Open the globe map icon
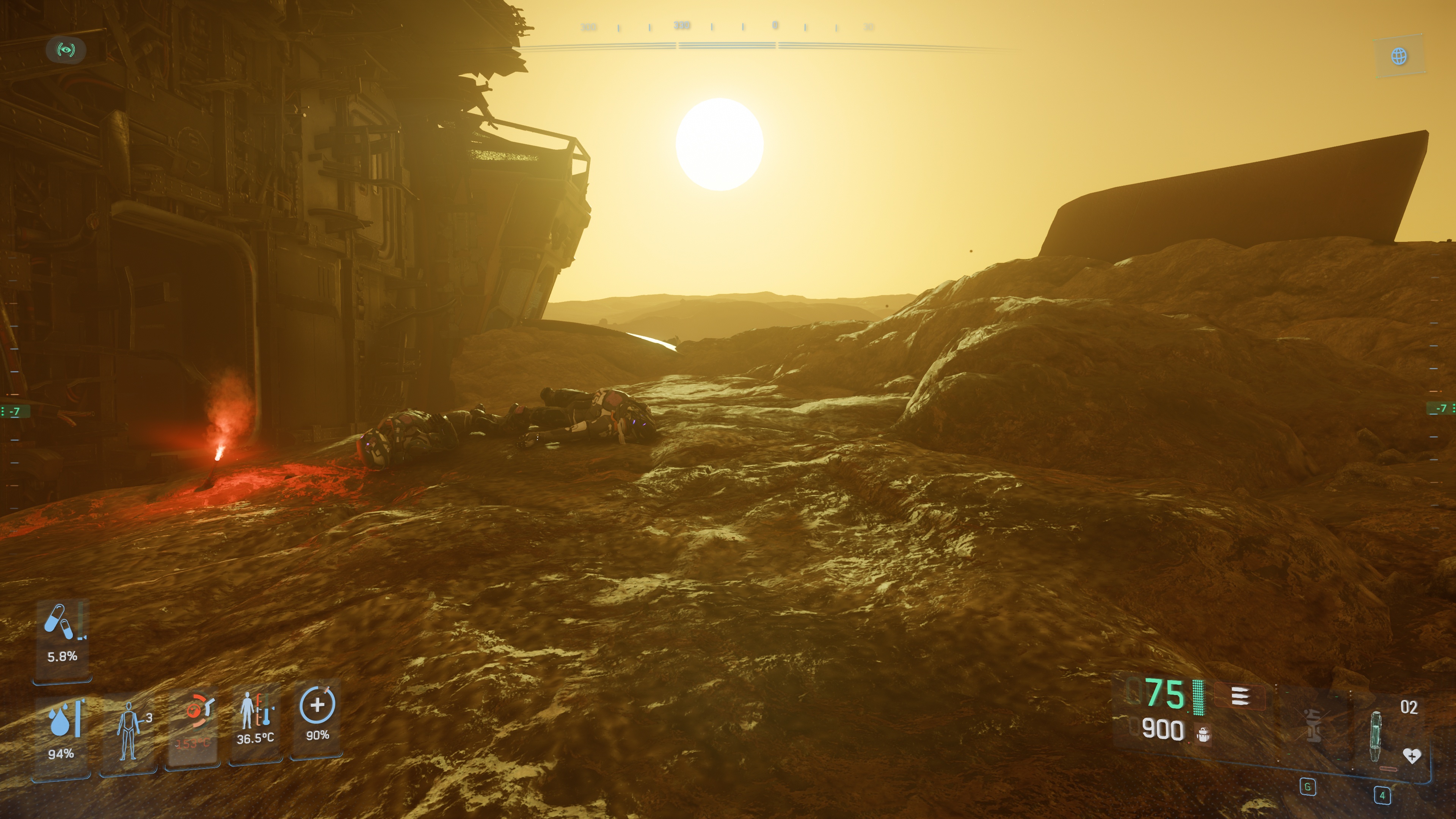This screenshot has width=1456, height=819. click(x=1399, y=56)
